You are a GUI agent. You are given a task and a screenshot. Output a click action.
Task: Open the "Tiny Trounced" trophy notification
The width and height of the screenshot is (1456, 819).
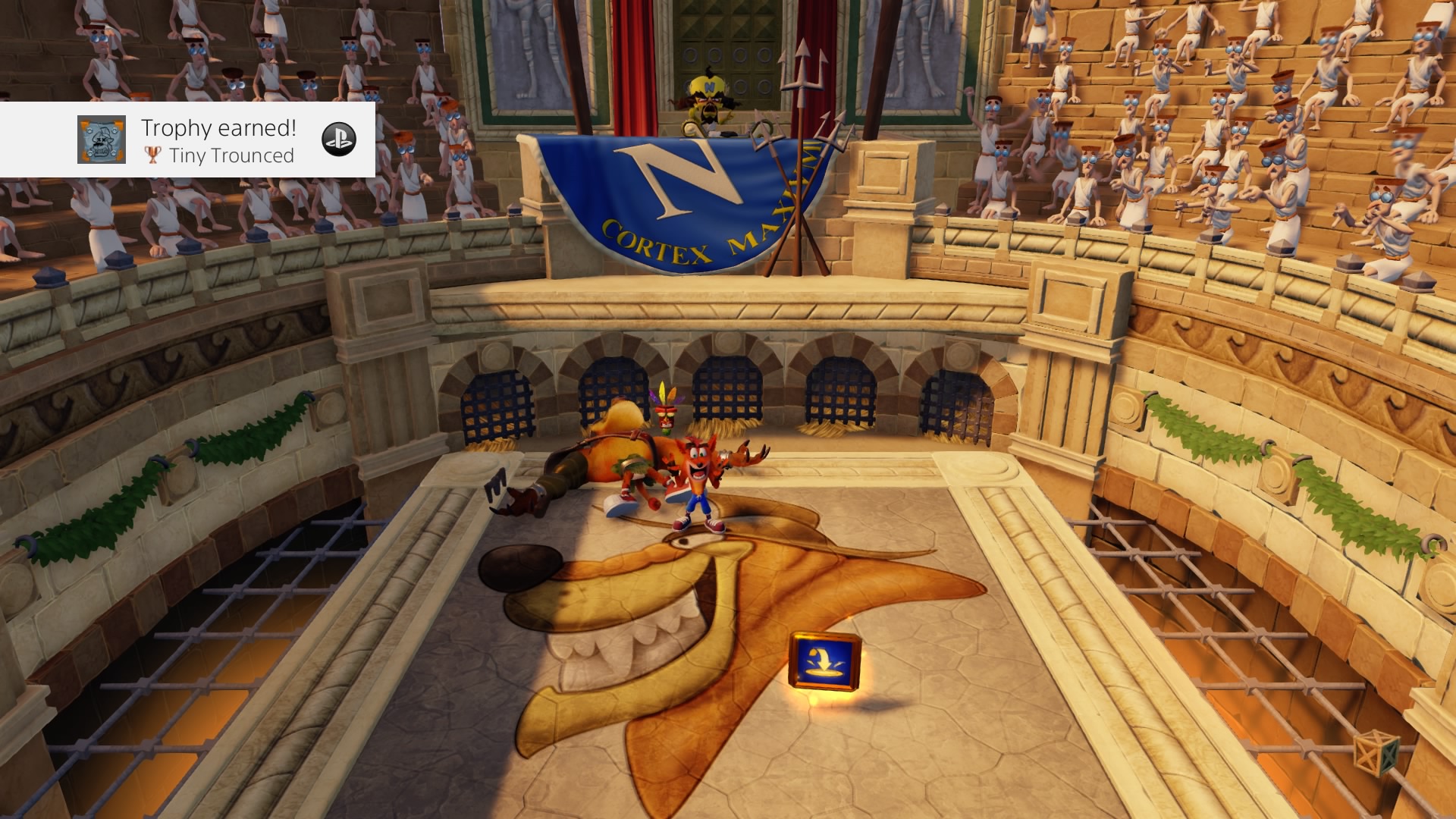(218, 141)
